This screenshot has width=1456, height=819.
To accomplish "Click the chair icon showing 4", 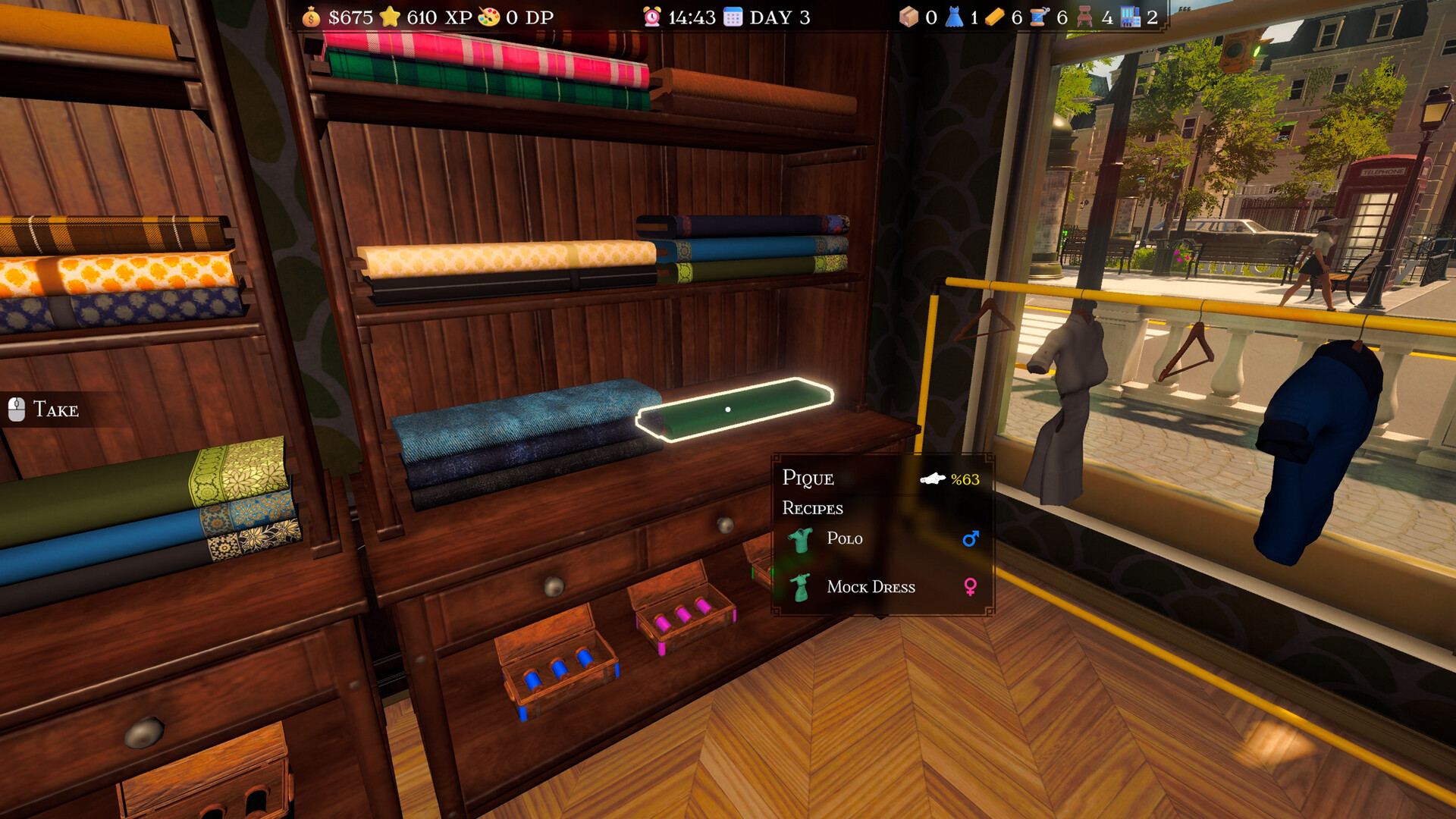I will coord(1084,15).
